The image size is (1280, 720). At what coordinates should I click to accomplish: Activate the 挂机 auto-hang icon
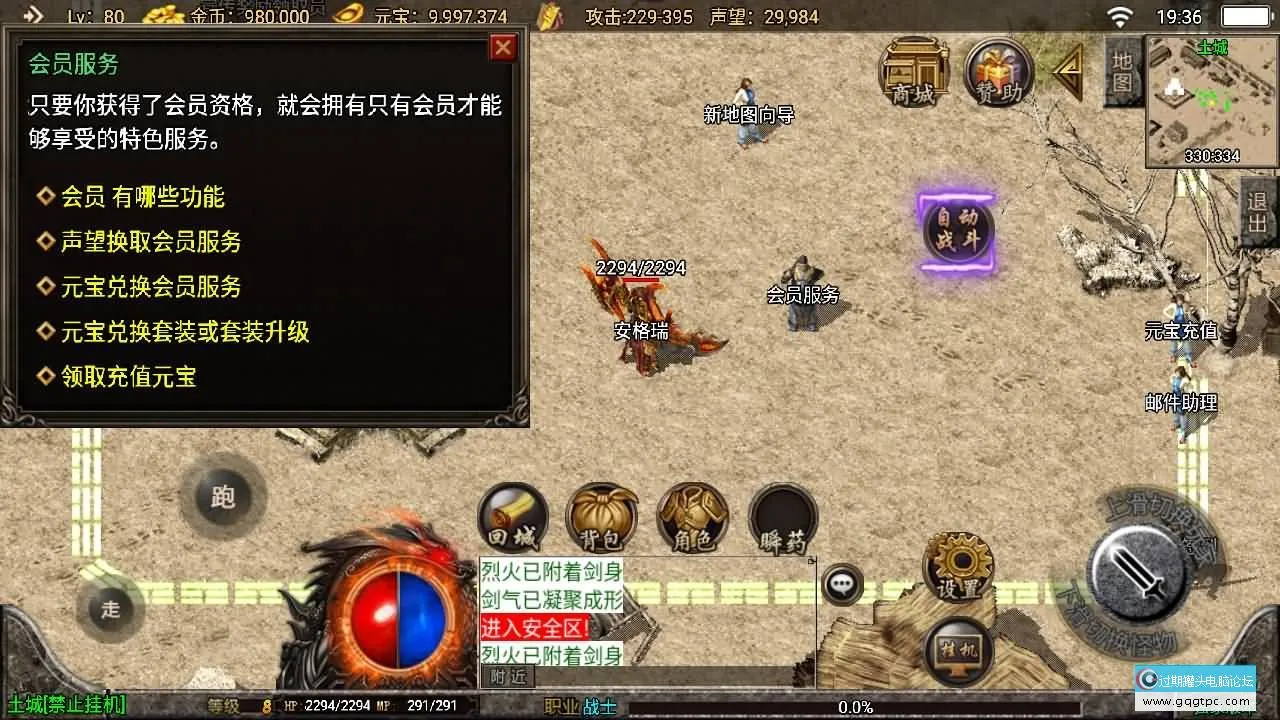957,650
